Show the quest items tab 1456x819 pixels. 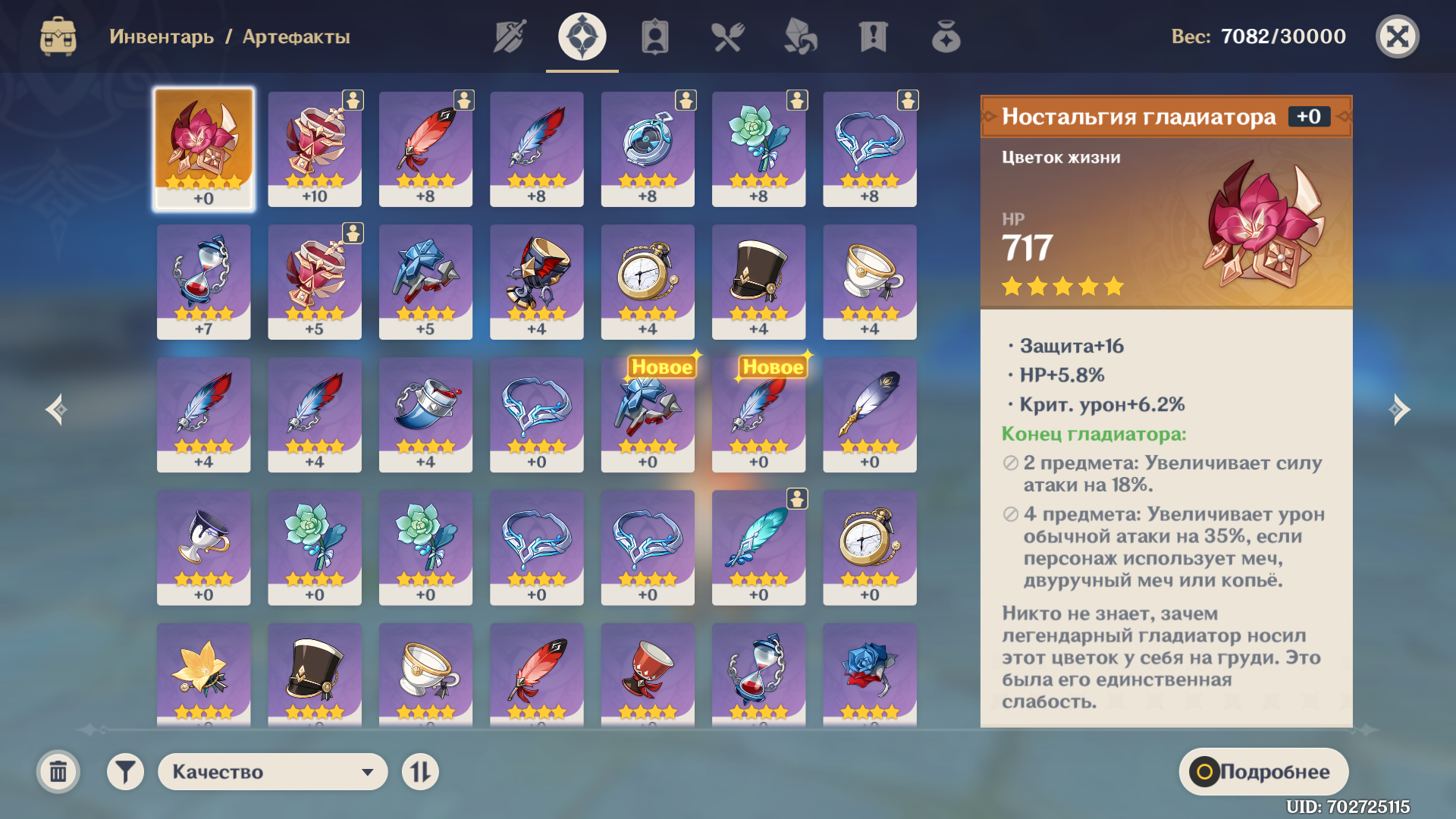pos(874,36)
